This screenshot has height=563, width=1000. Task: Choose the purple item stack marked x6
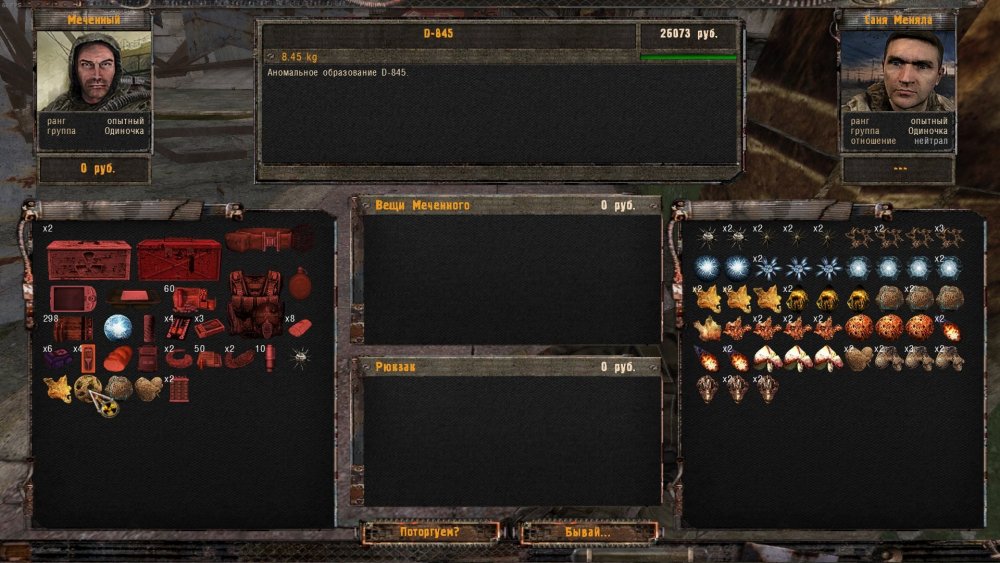[x=58, y=359]
